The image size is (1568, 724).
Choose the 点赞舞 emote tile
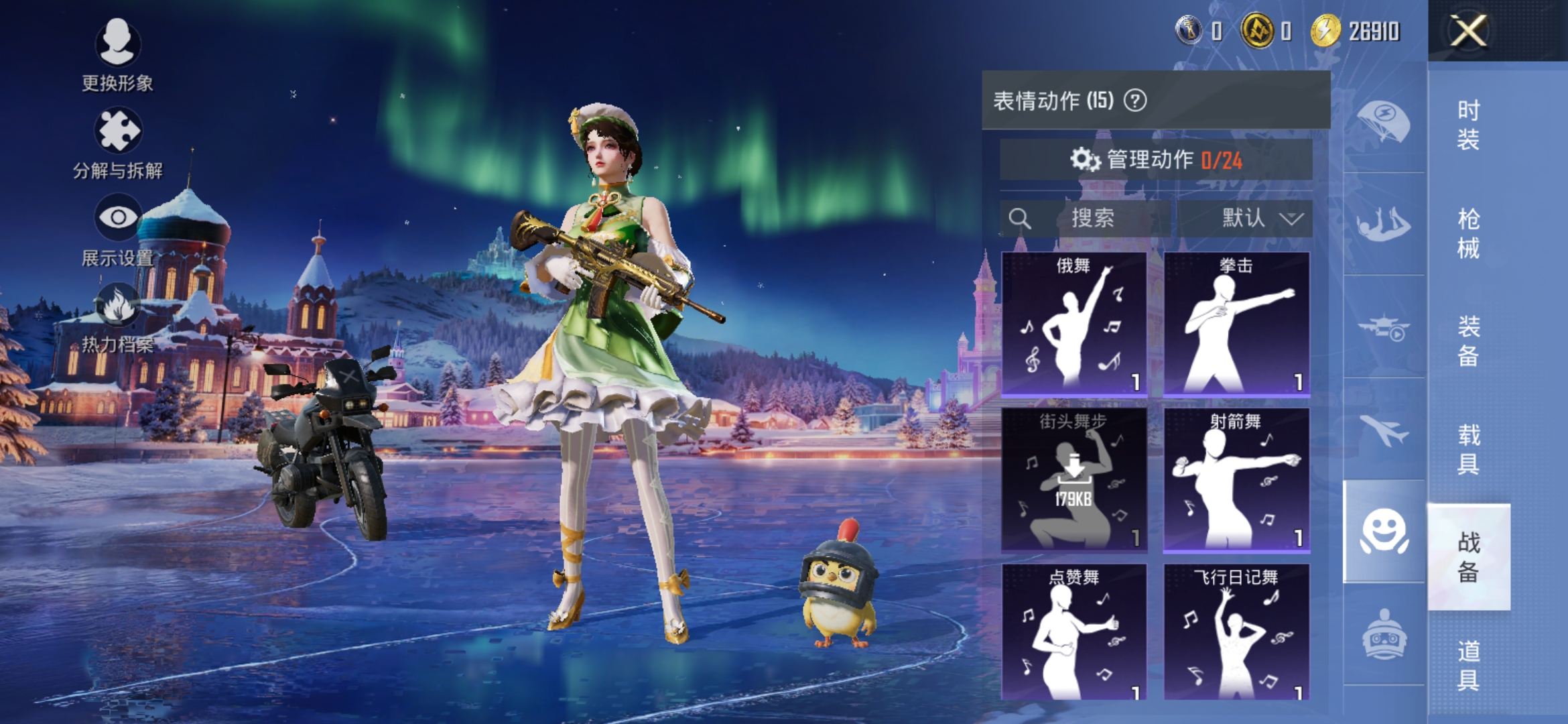[1073, 632]
